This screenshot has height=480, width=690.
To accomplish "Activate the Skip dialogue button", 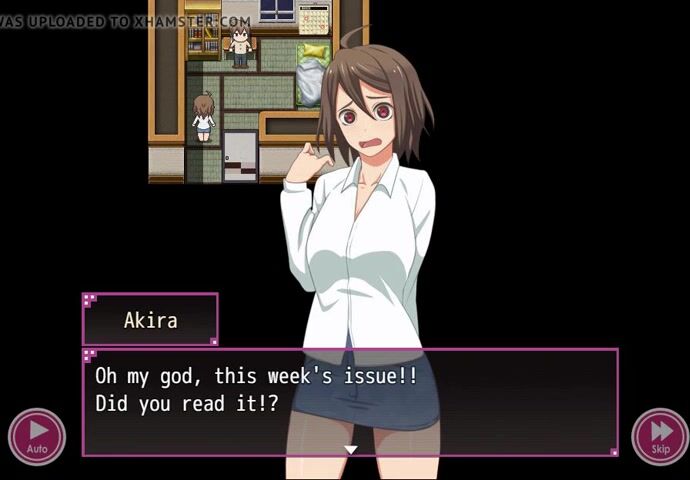I will (x=660, y=435).
